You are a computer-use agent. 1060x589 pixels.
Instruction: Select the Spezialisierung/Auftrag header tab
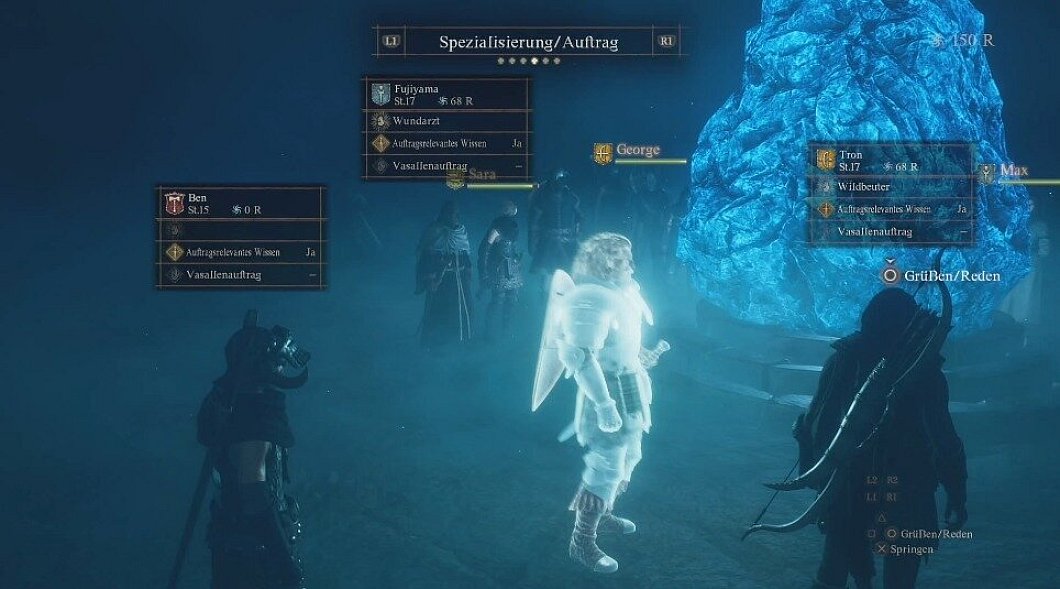point(528,42)
